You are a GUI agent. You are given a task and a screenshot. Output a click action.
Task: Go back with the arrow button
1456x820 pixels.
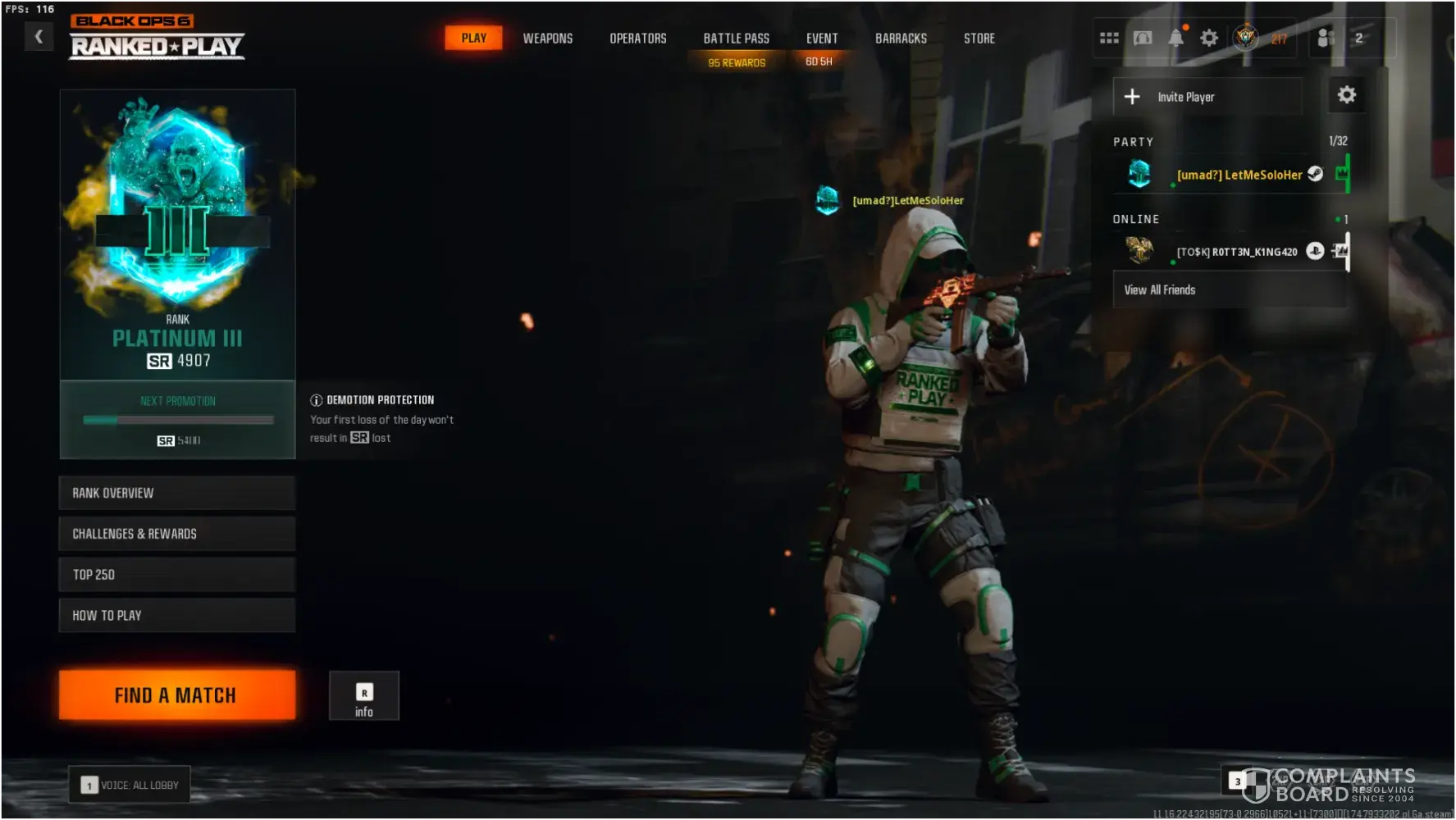(39, 36)
